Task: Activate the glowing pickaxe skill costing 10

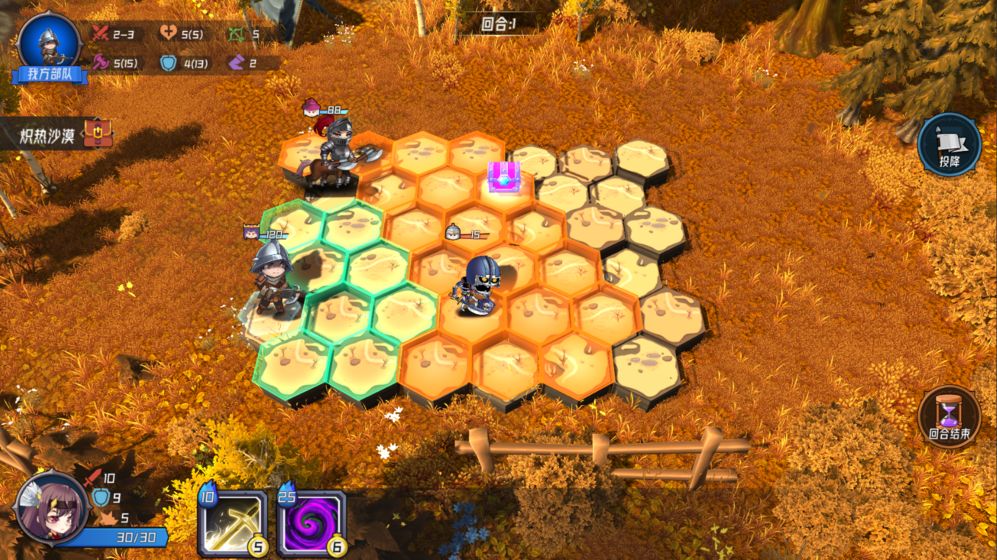Action: 232,522
